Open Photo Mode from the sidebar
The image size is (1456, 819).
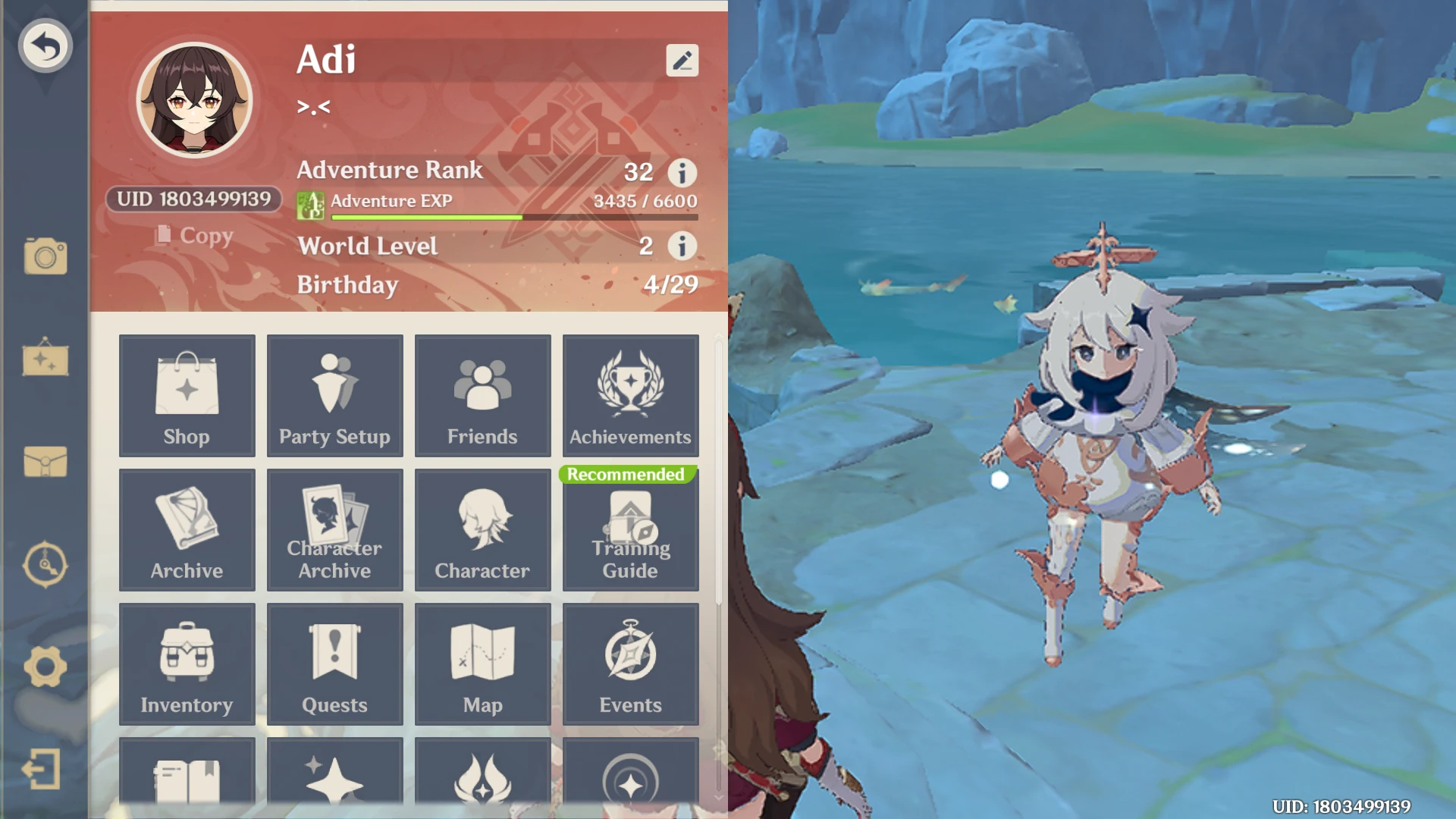tap(45, 256)
